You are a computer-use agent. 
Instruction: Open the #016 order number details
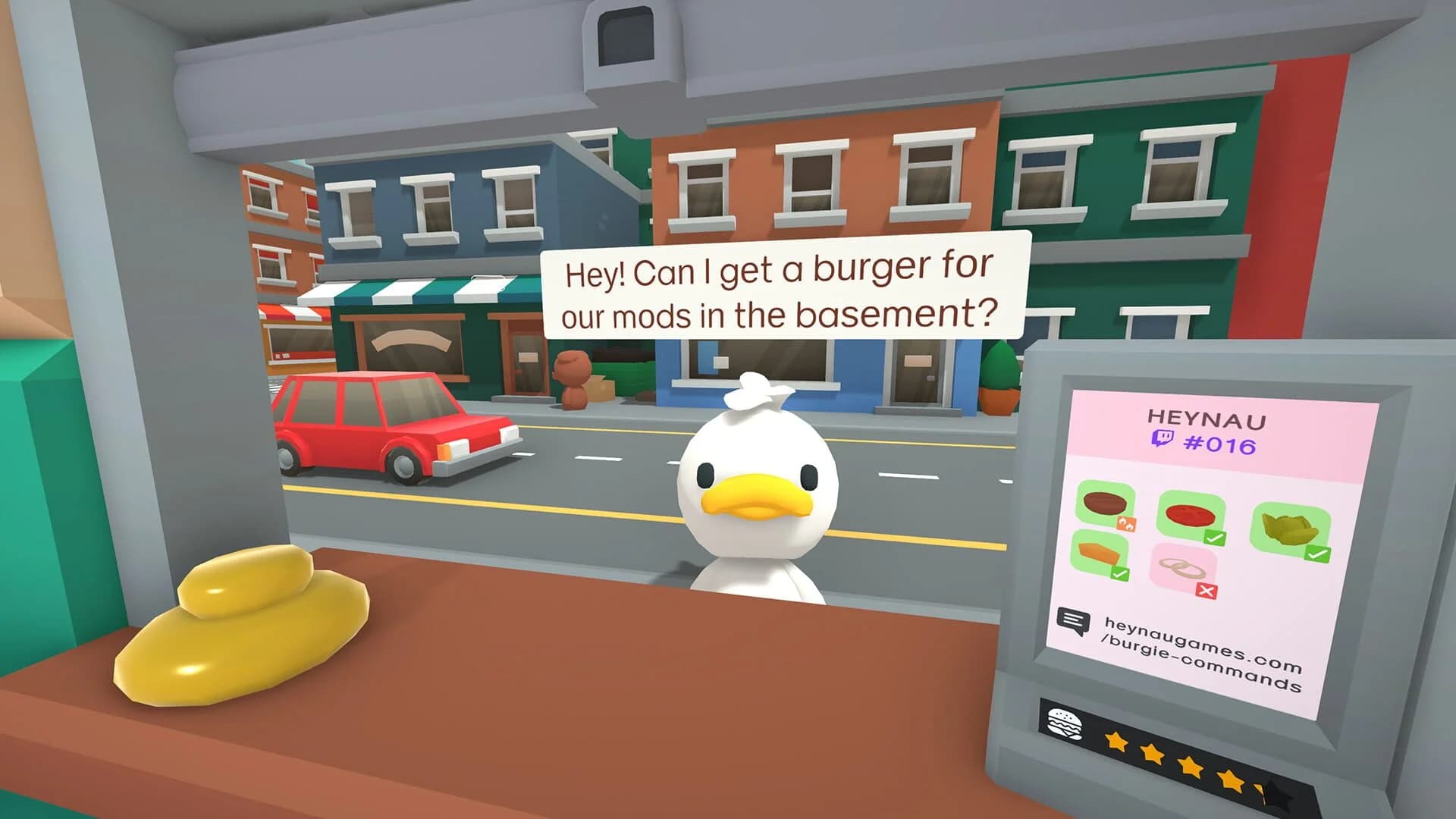tap(1219, 444)
